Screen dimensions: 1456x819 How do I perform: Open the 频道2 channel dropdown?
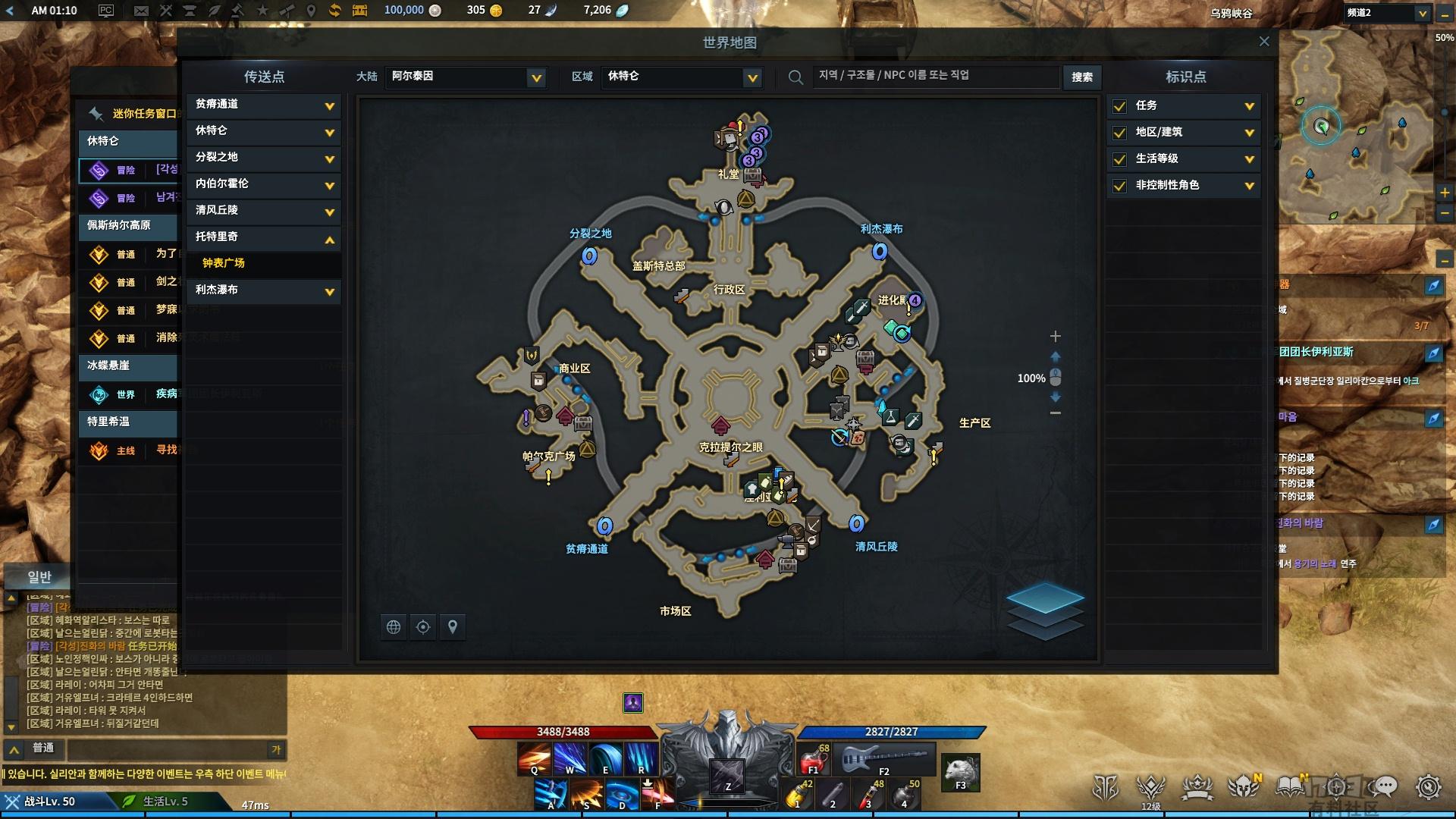tap(1422, 13)
